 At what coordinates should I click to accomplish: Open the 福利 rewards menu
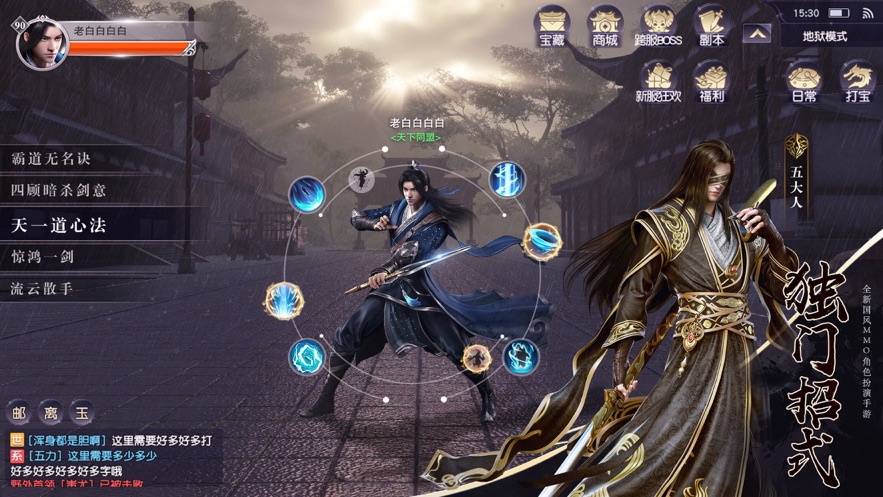711,81
